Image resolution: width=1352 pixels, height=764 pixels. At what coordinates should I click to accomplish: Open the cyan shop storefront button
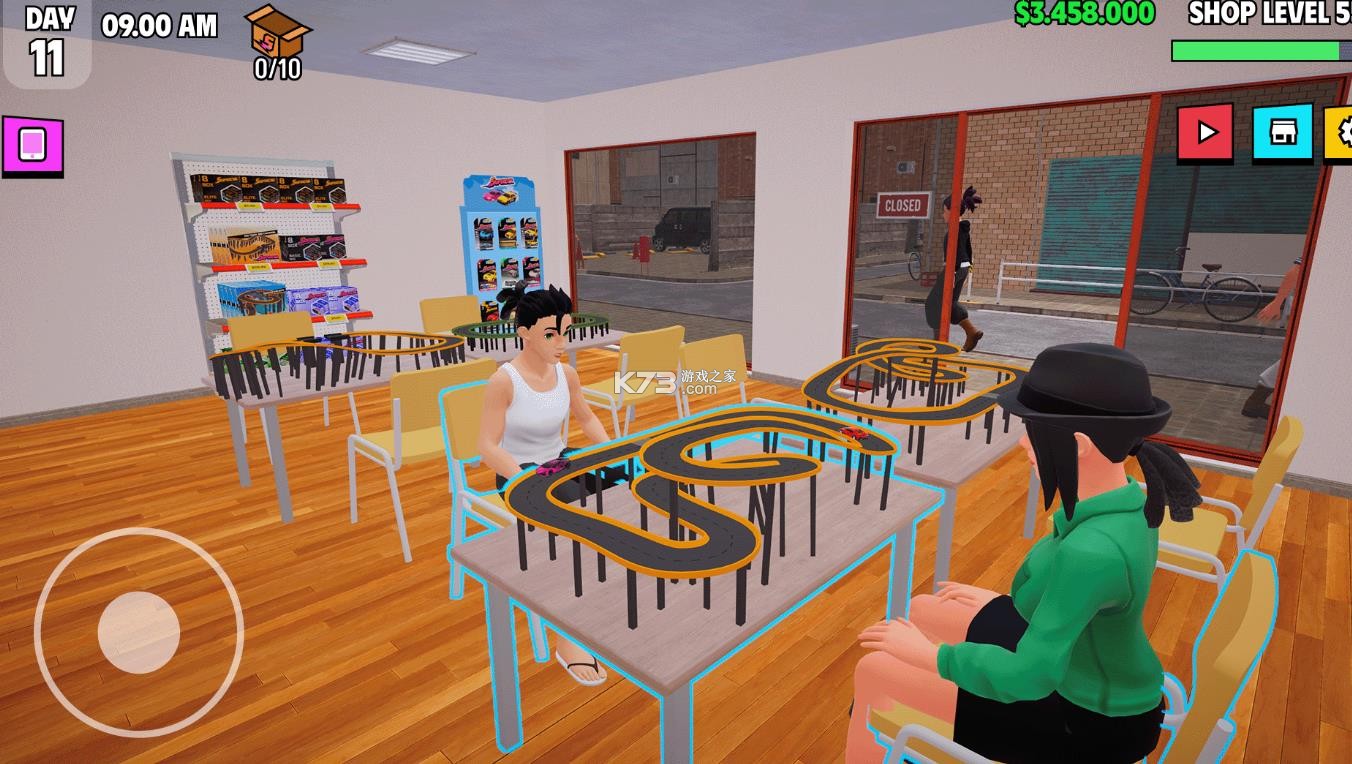1282,132
